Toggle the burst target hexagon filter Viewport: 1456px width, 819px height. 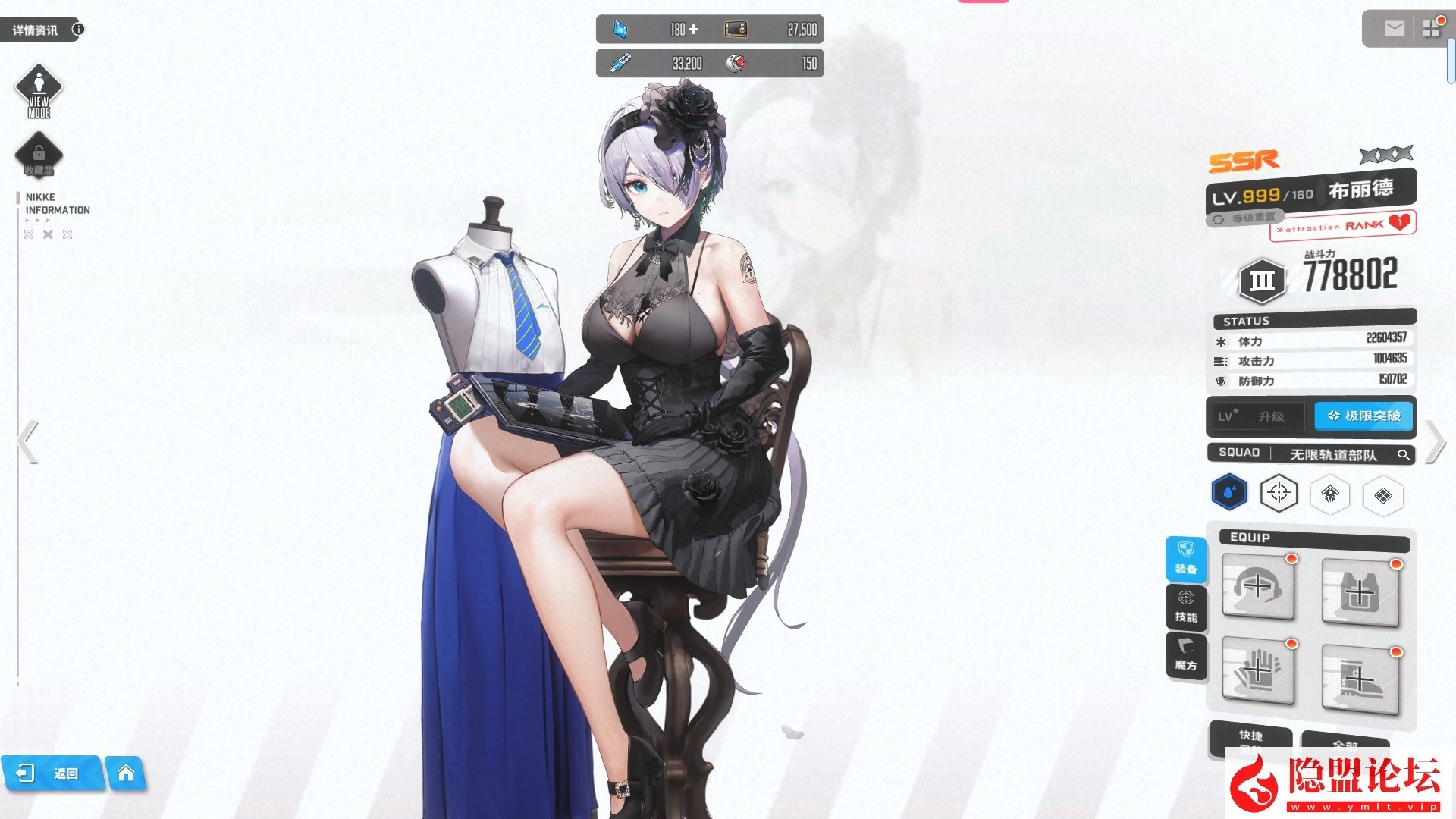click(1279, 491)
